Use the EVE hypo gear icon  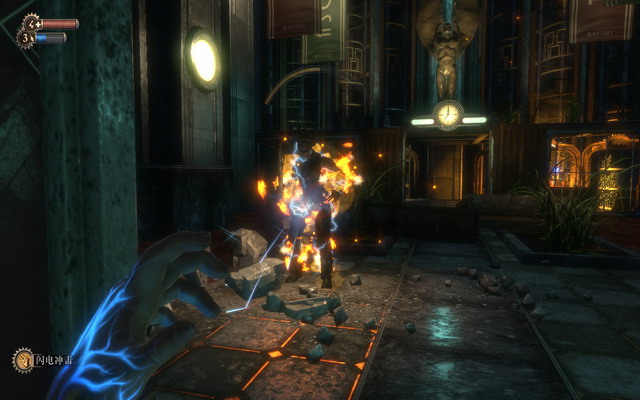pyautogui.click(x=27, y=38)
